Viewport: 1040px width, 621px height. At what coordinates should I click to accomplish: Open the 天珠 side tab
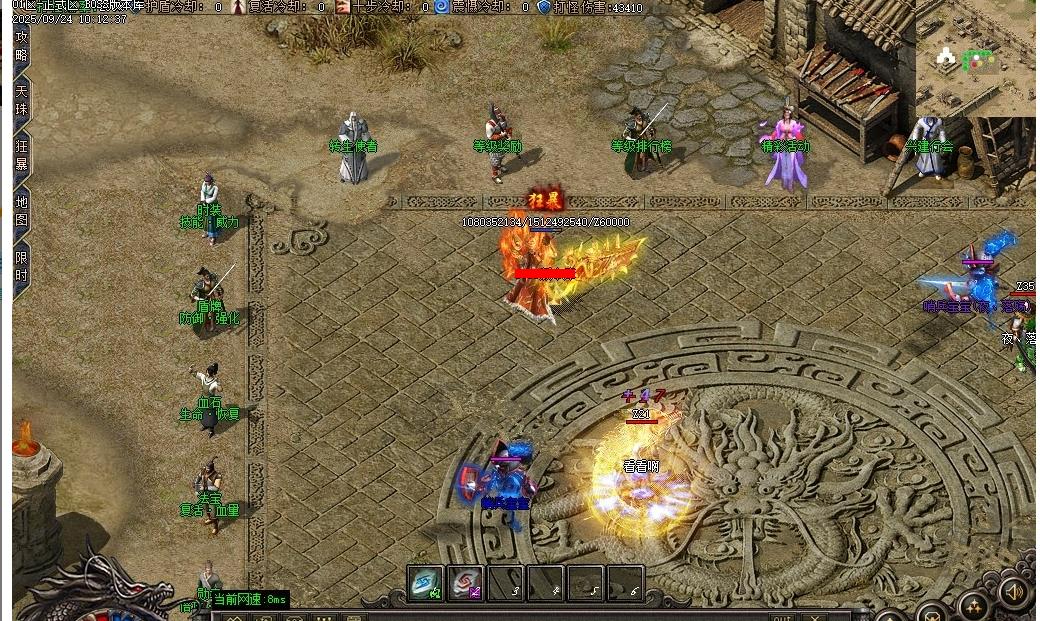pyautogui.click(x=22, y=101)
